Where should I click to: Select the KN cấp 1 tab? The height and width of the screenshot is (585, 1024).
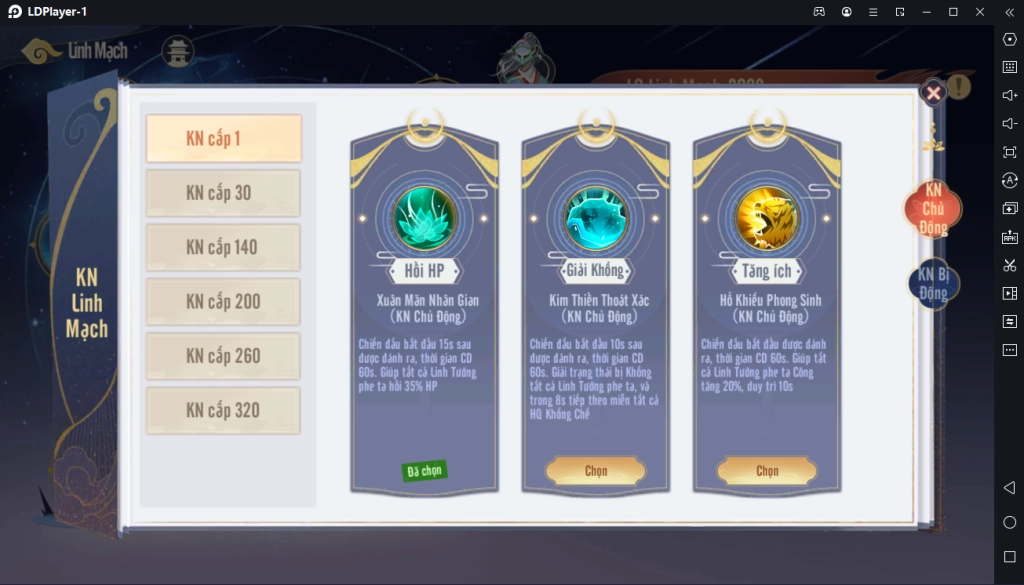(x=223, y=139)
